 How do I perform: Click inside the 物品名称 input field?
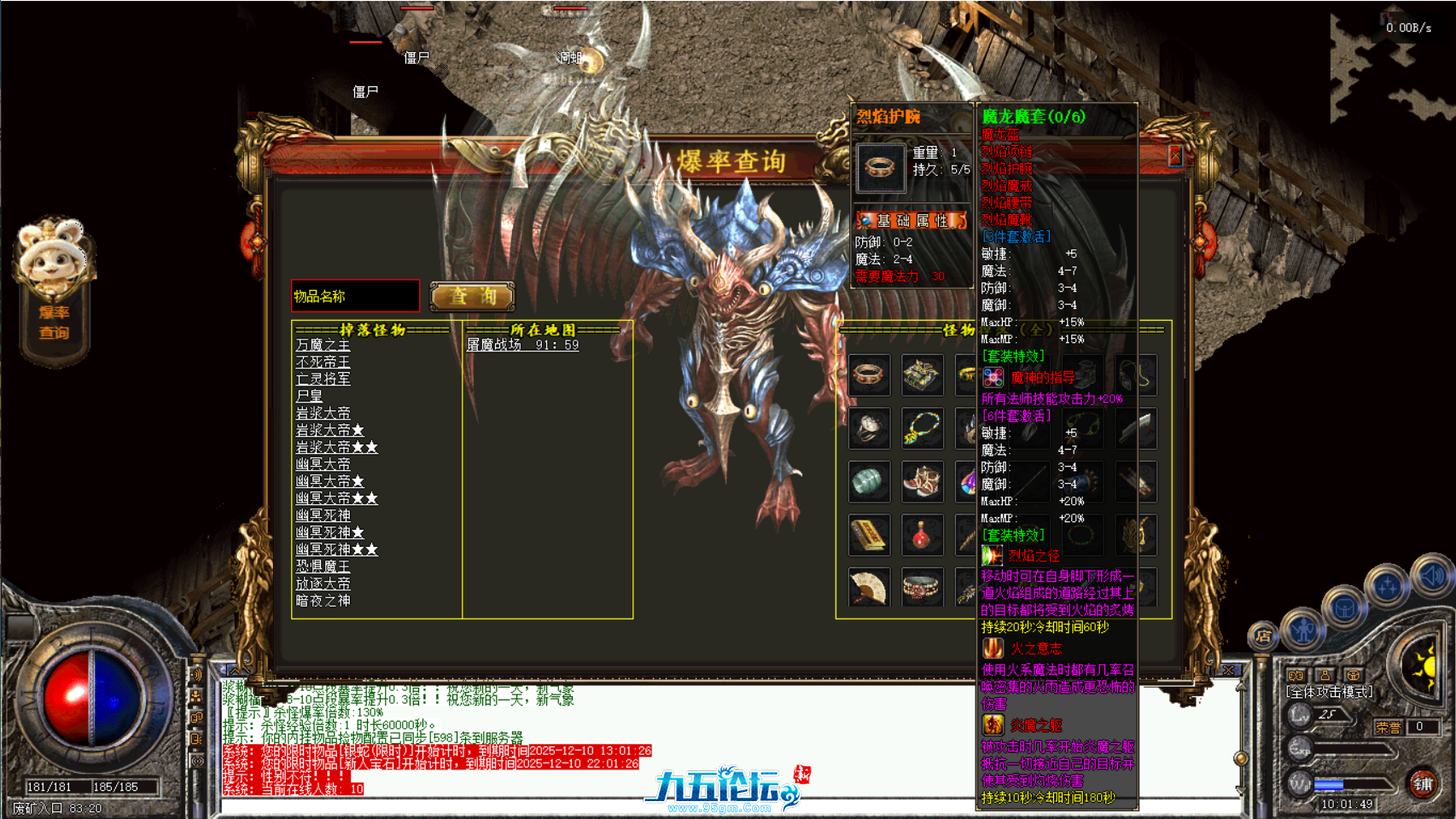tap(354, 296)
